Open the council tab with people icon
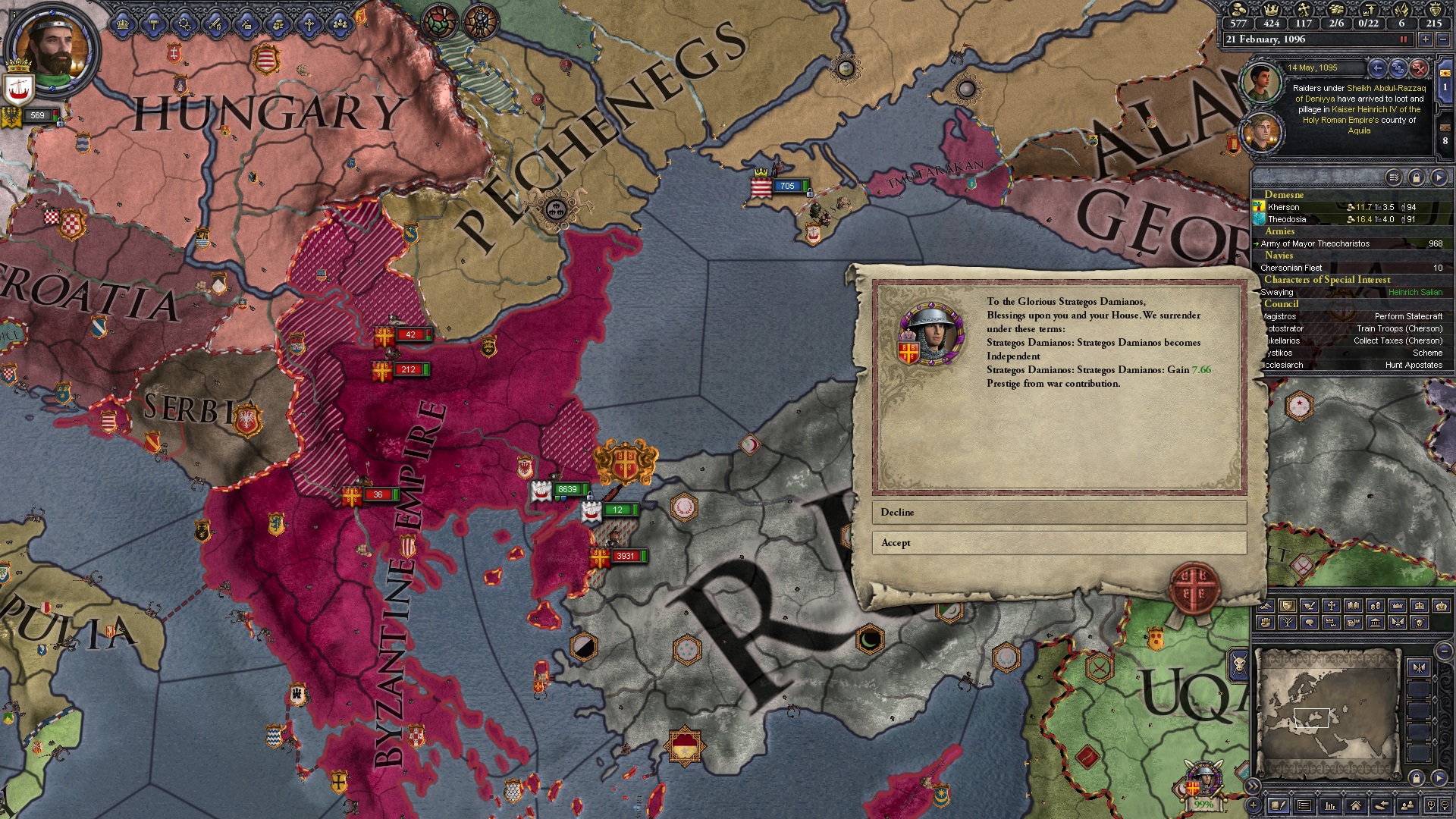The width and height of the screenshot is (1456, 819). pos(340,24)
